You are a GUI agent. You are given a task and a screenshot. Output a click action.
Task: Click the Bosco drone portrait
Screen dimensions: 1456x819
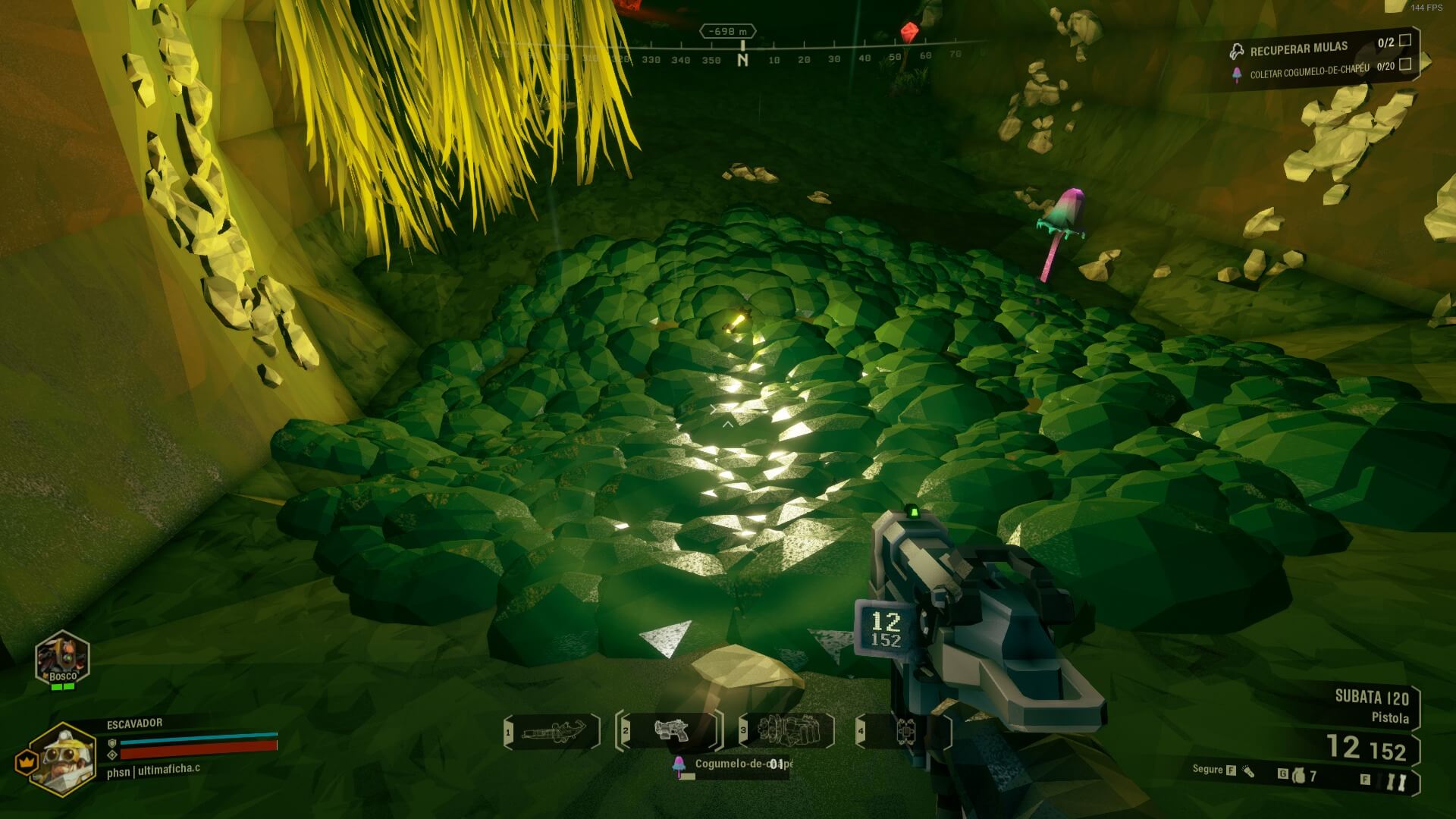63,659
